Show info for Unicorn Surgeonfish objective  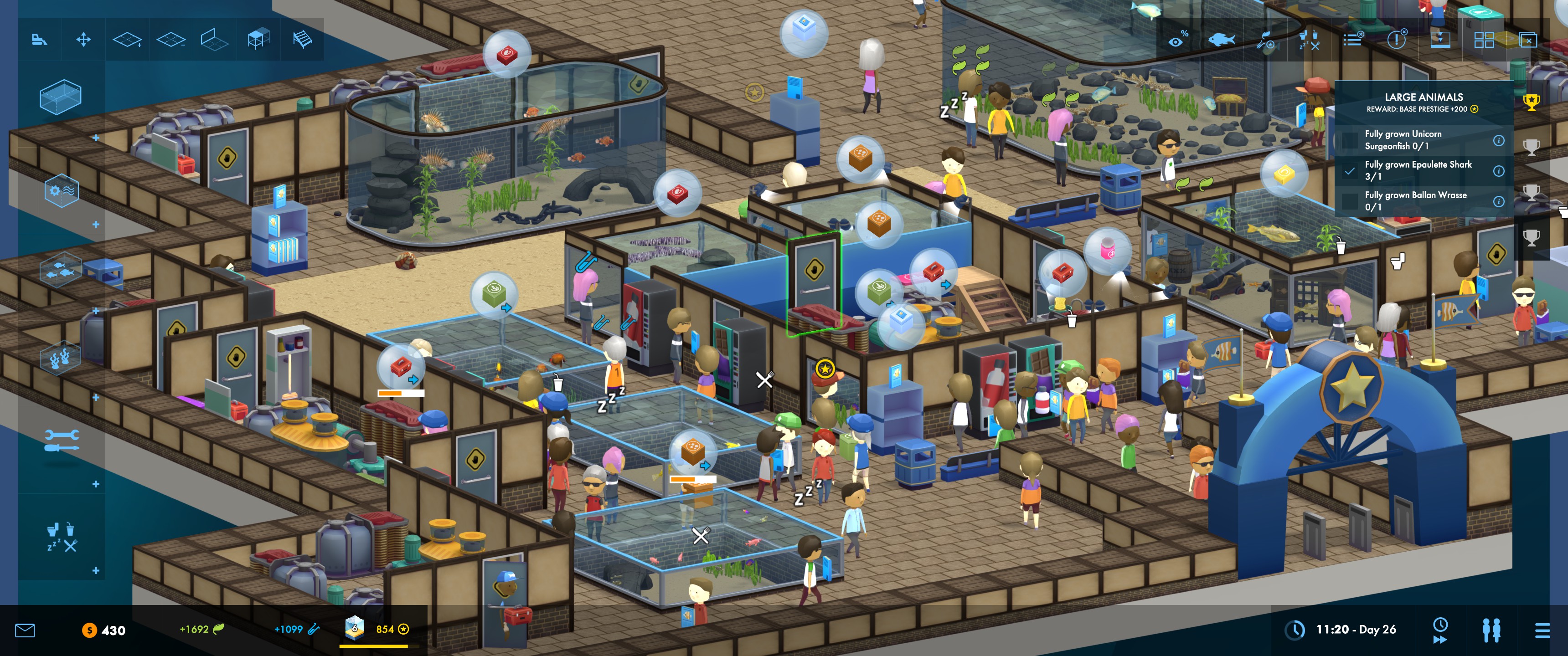[x=1499, y=141]
